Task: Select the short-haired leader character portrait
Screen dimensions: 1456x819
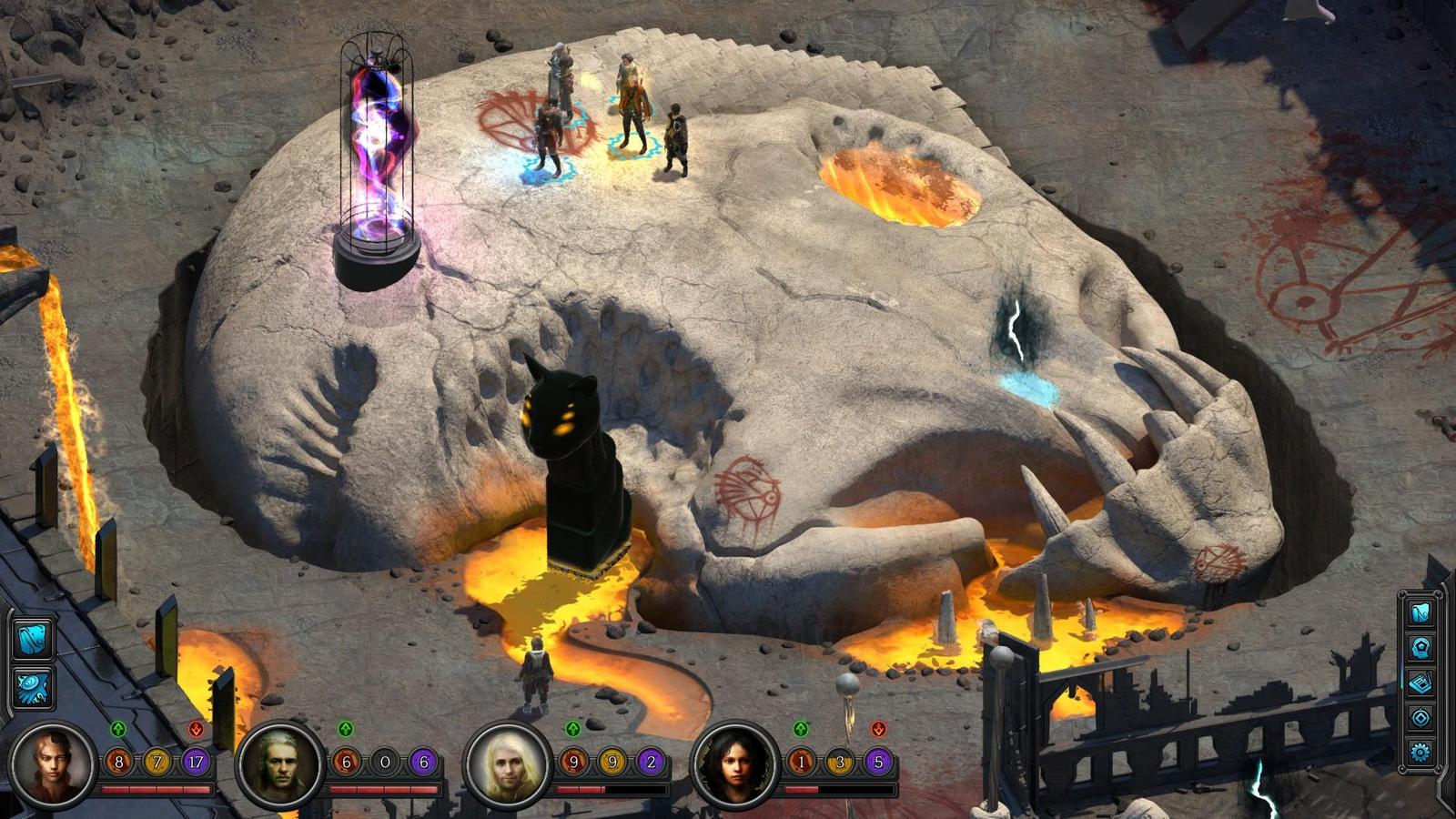Action: click(x=53, y=763)
